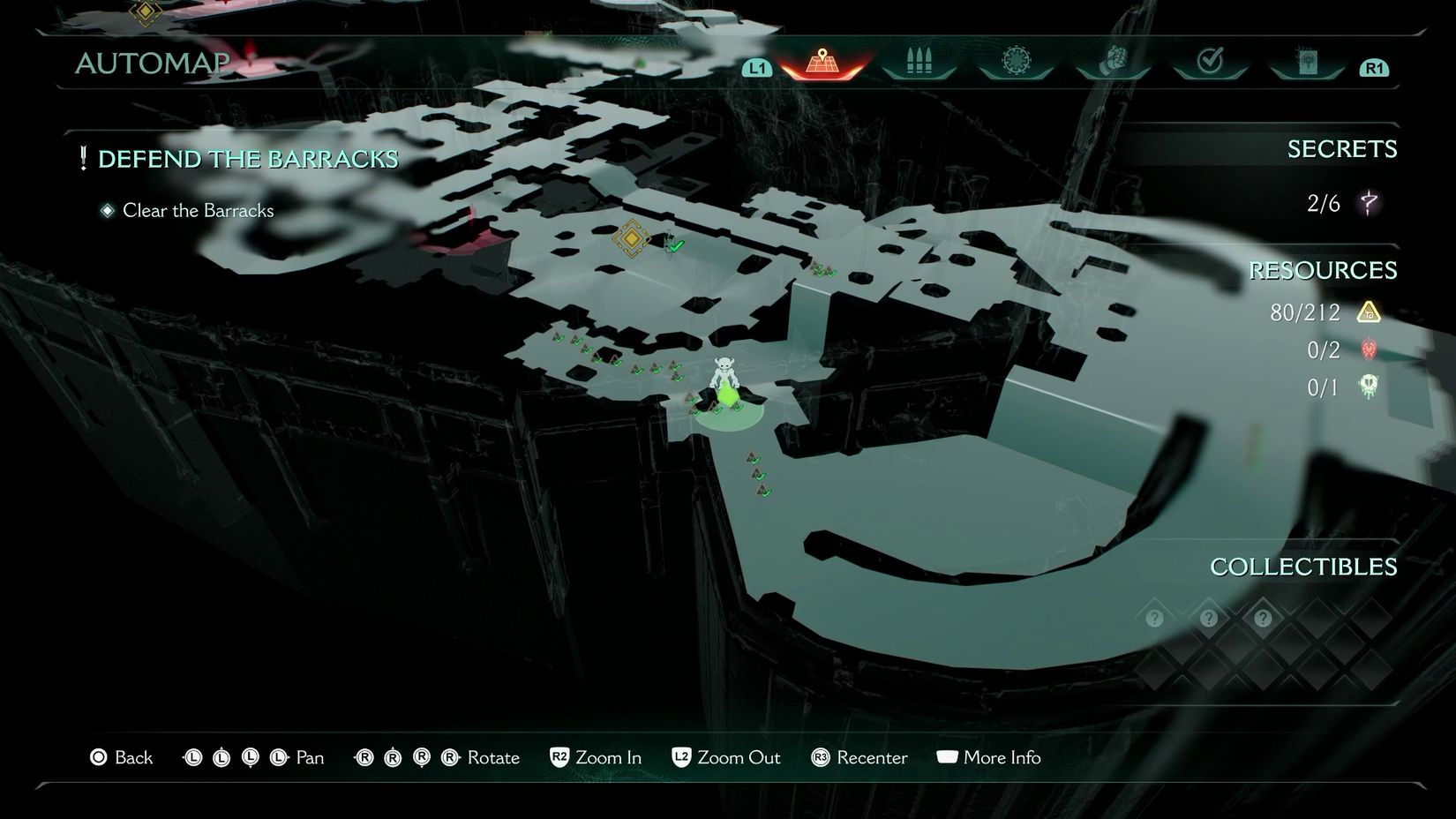
Task: Select the Automap tab with map pin icon
Action: [822, 62]
